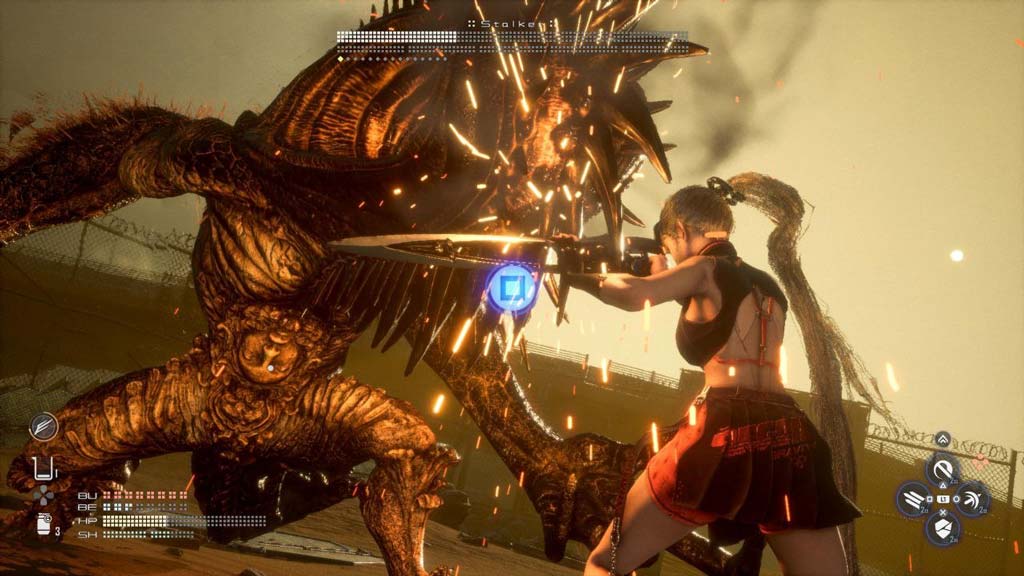Viewport: 1024px width, 576px height.
Task: Choose the canister item with count 3
Action: pyautogui.click(x=45, y=525)
